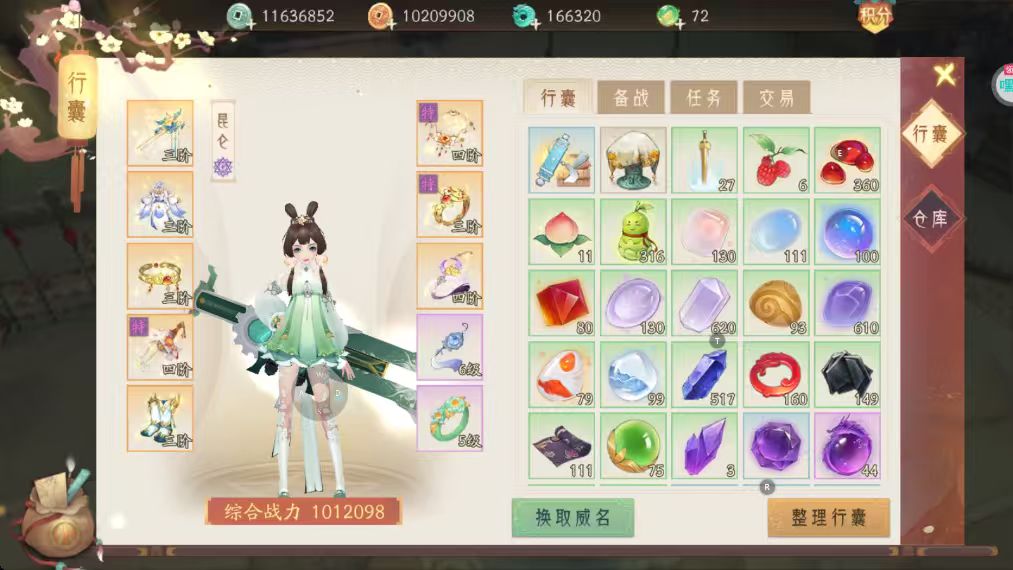Click the 换取威名 button
The width and height of the screenshot is (1013, 570).
pos(573,517)
